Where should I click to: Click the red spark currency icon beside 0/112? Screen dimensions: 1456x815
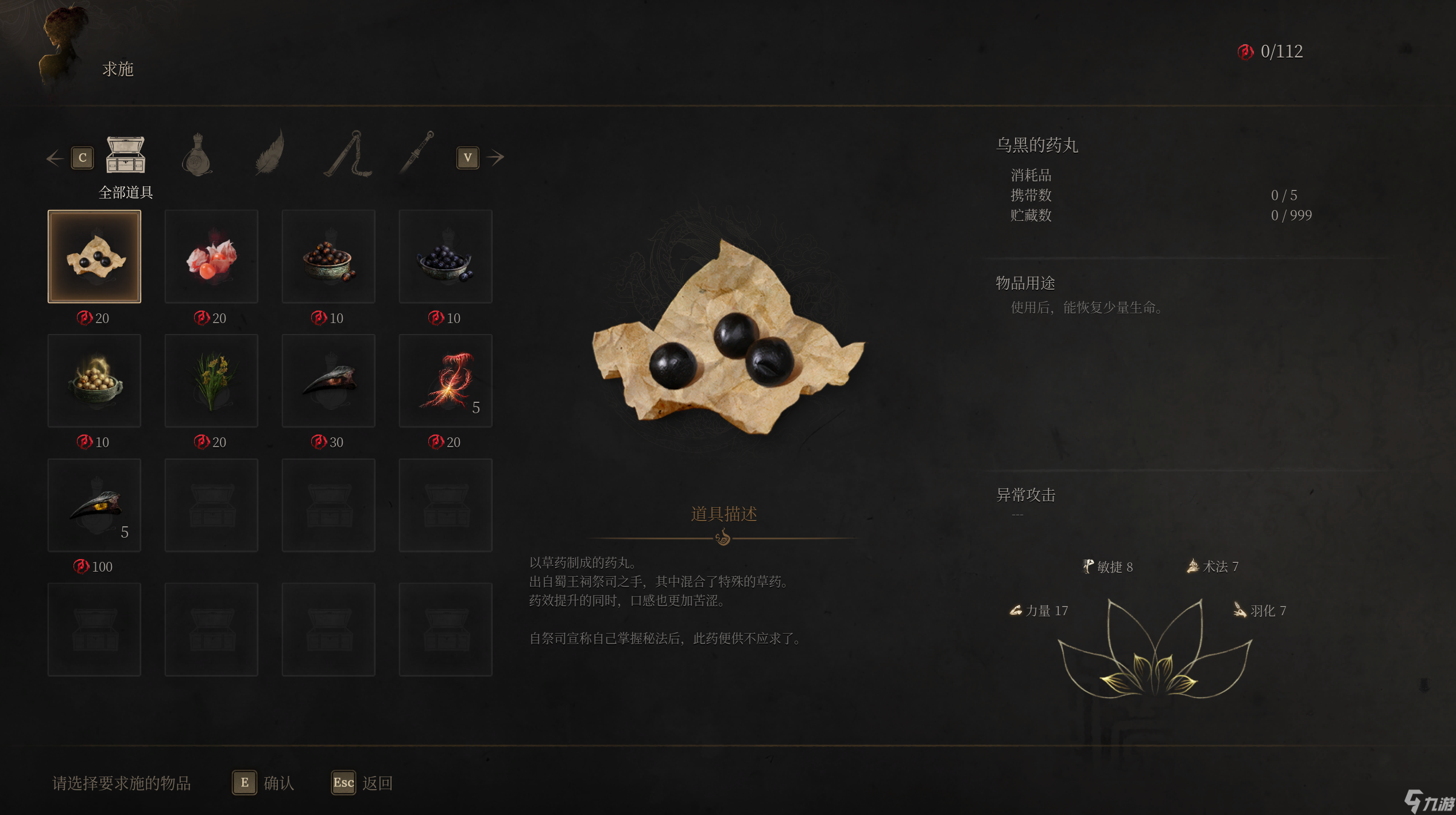[1245, 52]
